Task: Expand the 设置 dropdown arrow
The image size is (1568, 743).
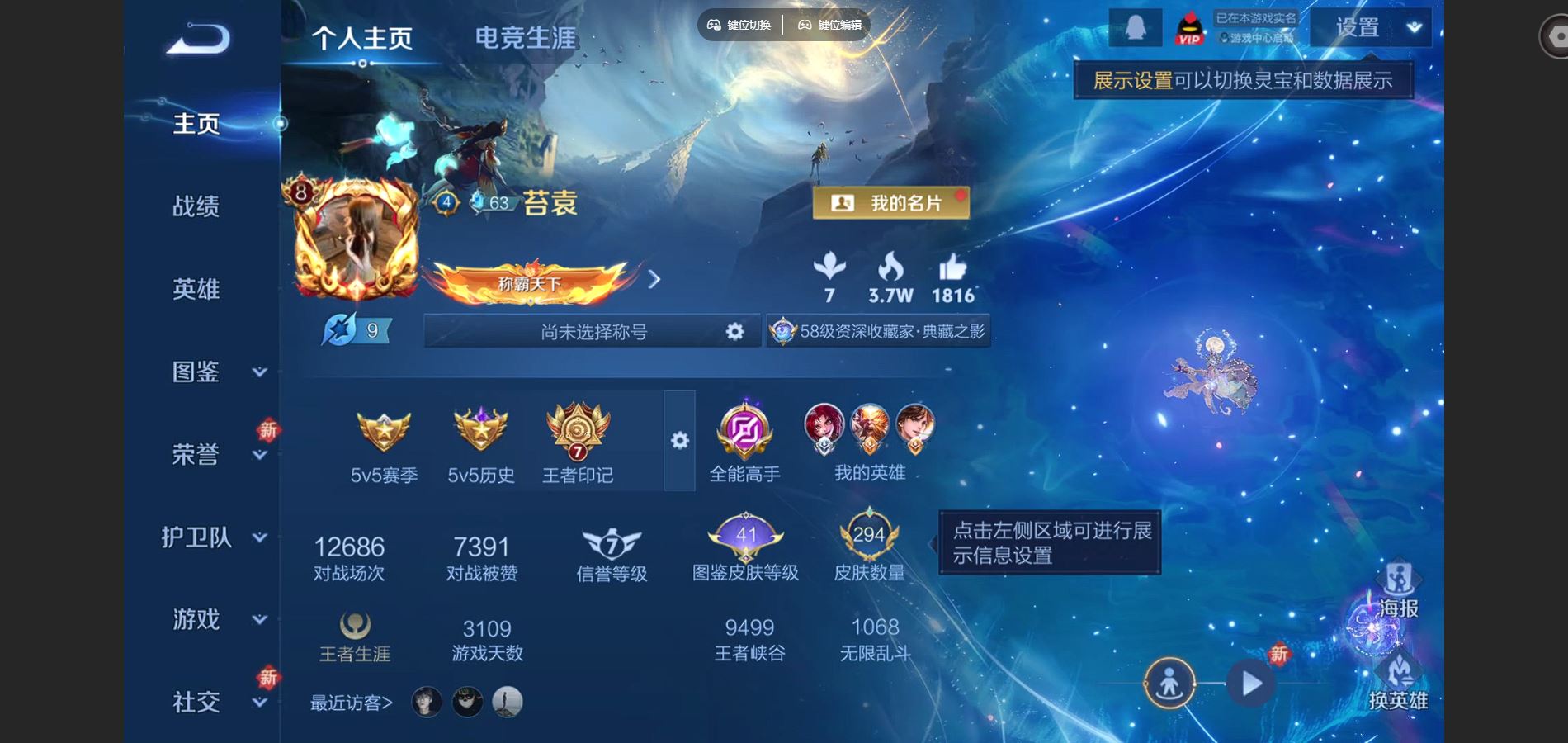Action: [1415, 29]
